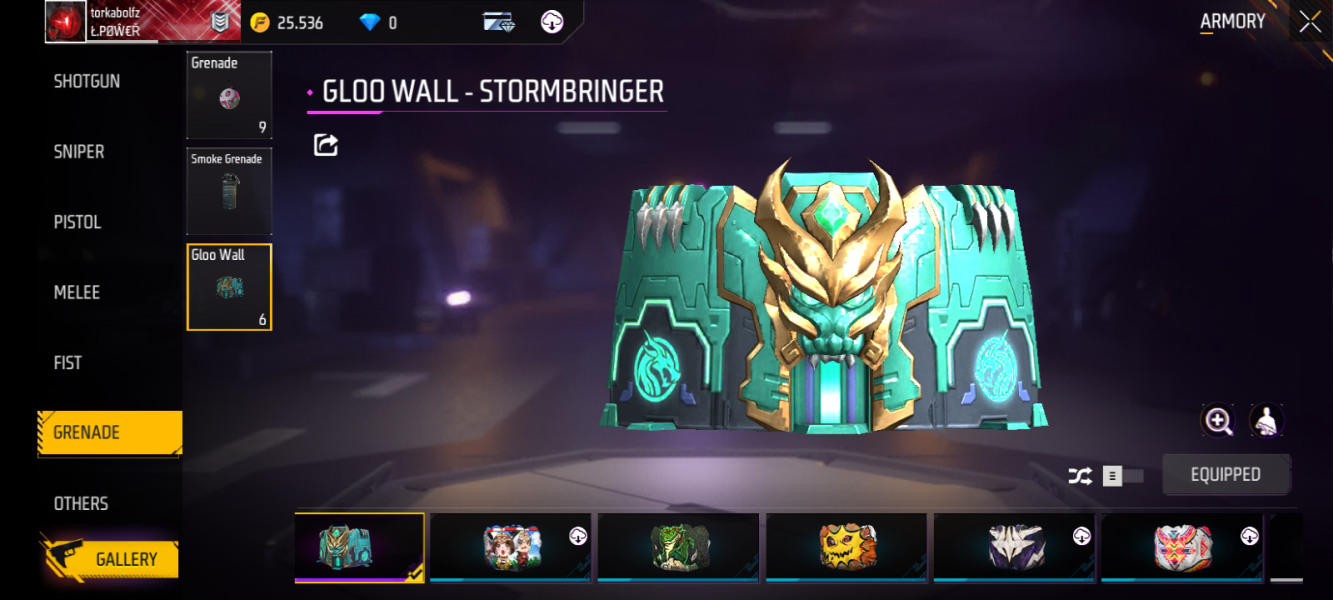Viewport: 1333px width, 600px height.
Task: Click the magnifying glass zoom icon
Action: 1218,421
